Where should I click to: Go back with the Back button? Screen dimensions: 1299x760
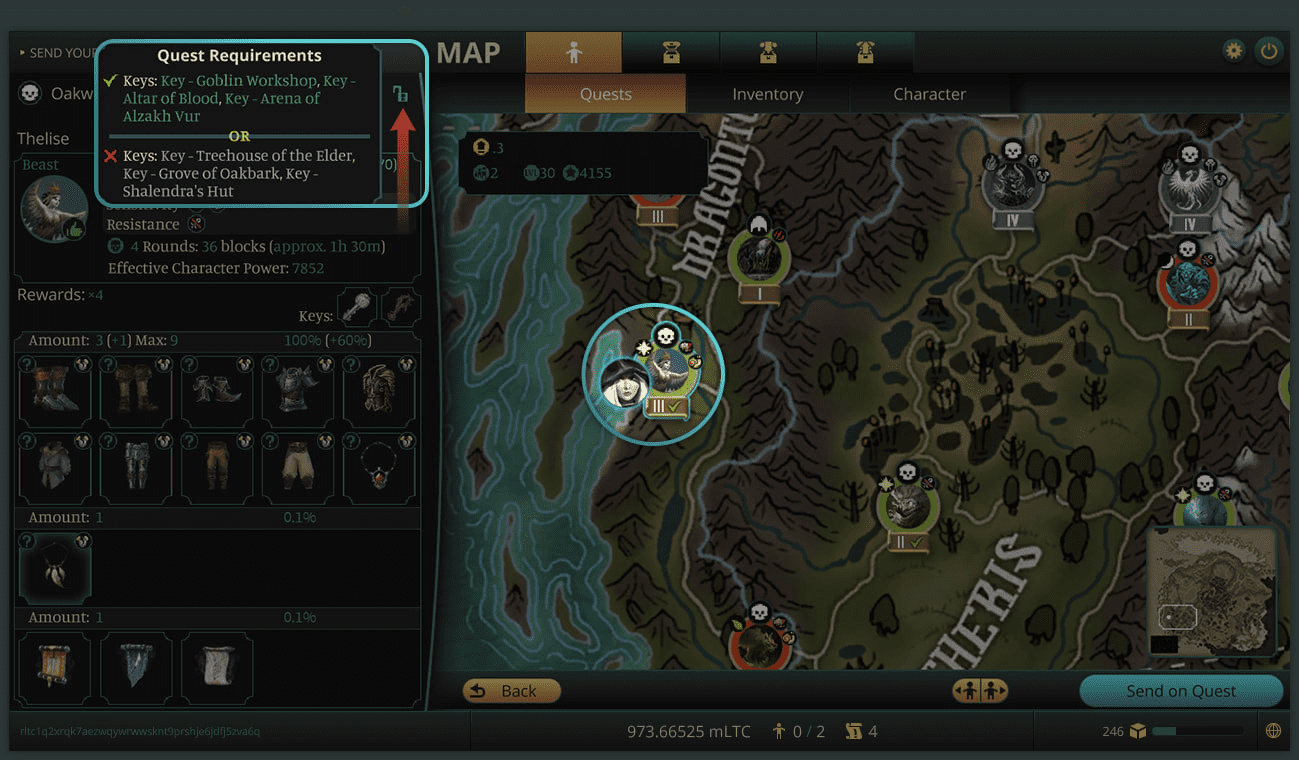pos(511,691)
